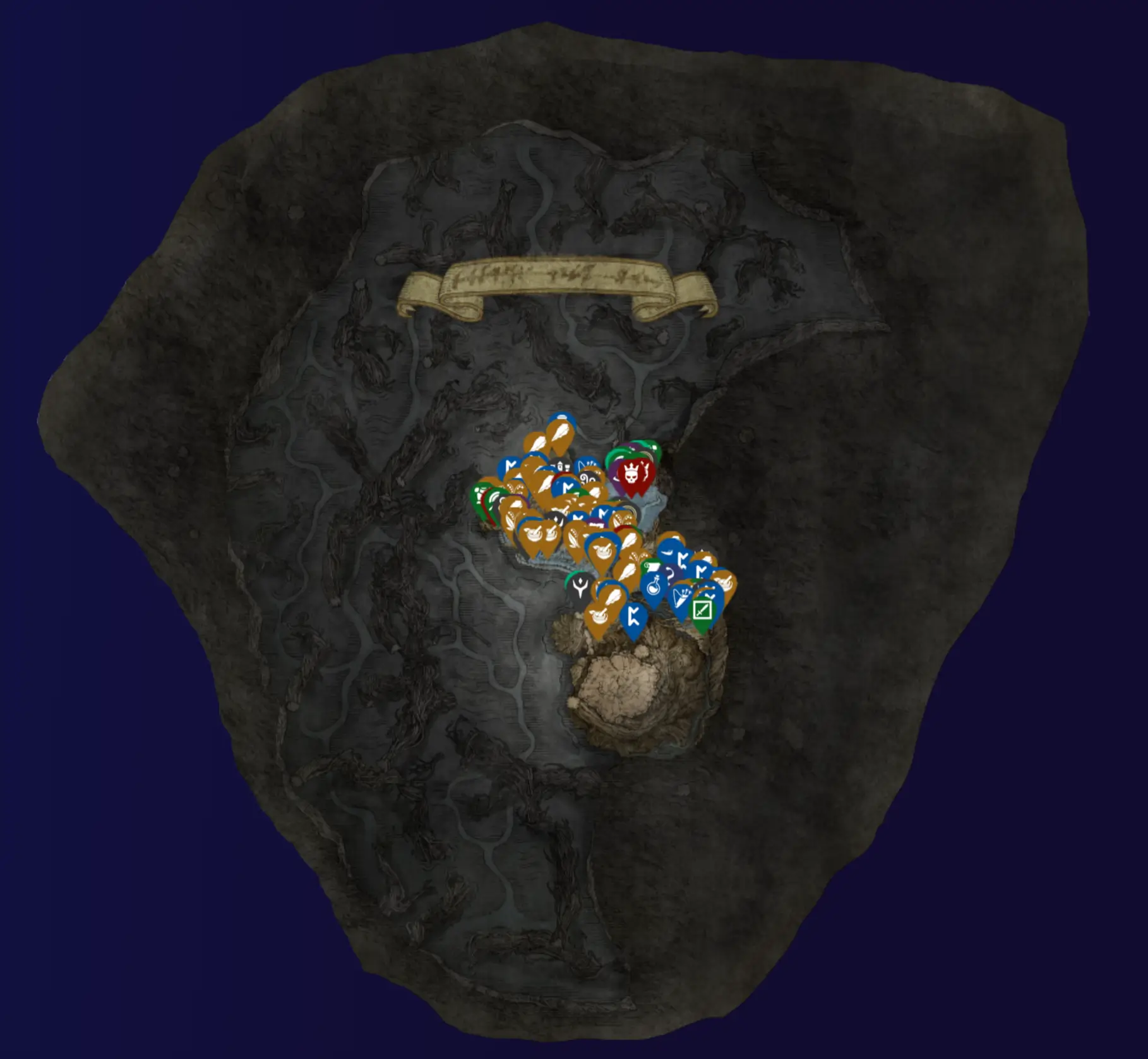The width and height of the screenshot is (1148, 1059).
Task: Click the dark teardrop marker with white droplet
Action: 559,520
